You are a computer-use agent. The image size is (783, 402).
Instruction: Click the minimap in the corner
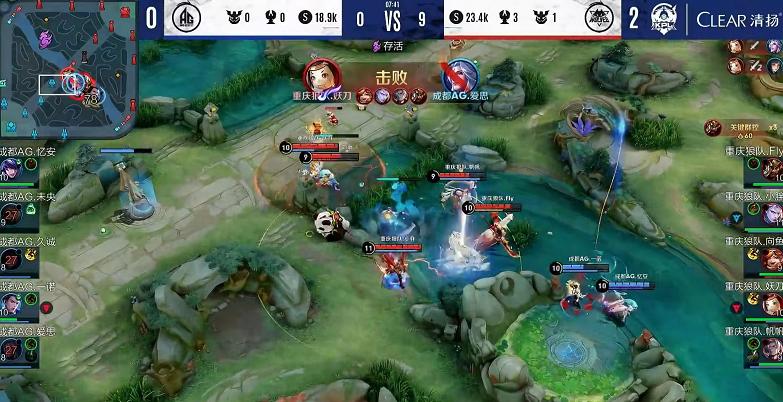click(x=66, y=70)
